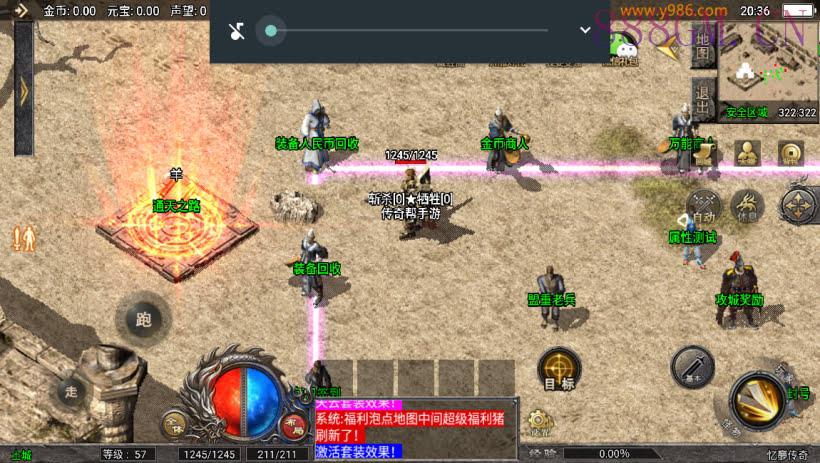The image size is (820, 463).
Task: Open the minimap in the corner
Action: click(767, 68)
